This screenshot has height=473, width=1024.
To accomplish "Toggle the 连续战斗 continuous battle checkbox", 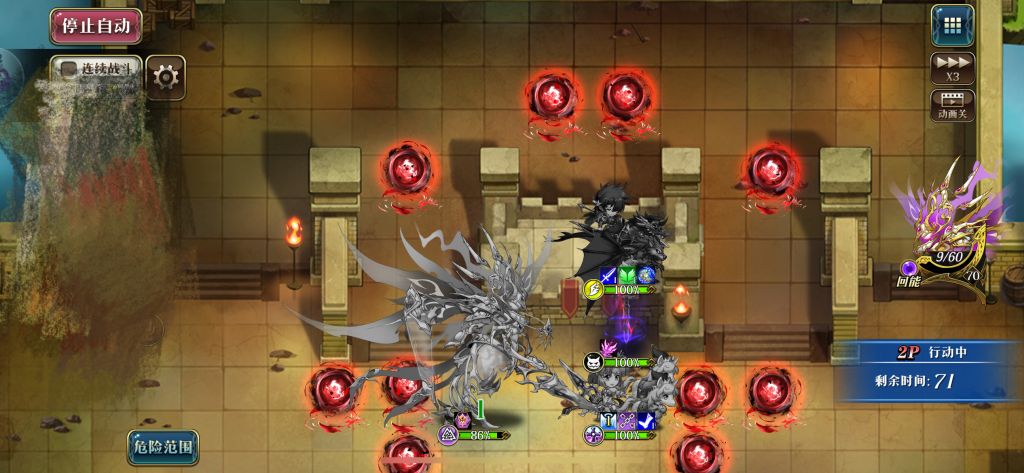I will (x=69, y=70).
